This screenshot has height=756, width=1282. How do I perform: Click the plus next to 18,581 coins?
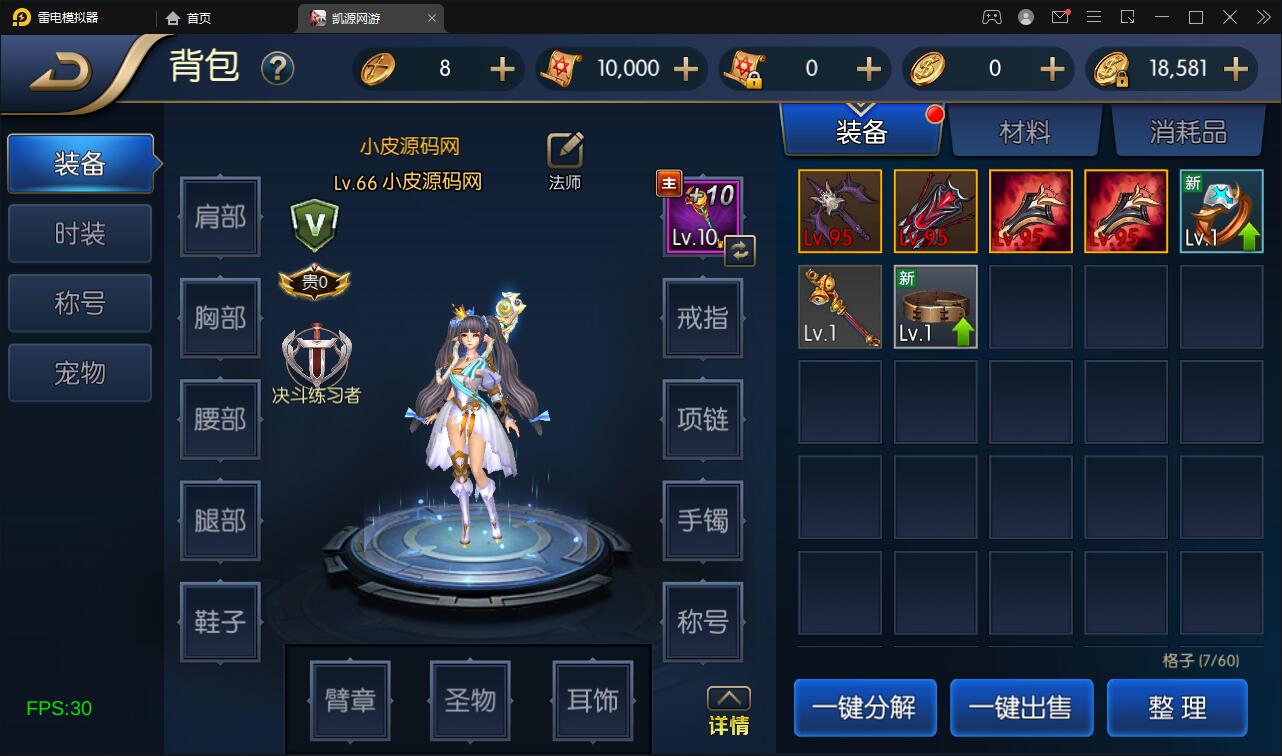click(1236, 68)
